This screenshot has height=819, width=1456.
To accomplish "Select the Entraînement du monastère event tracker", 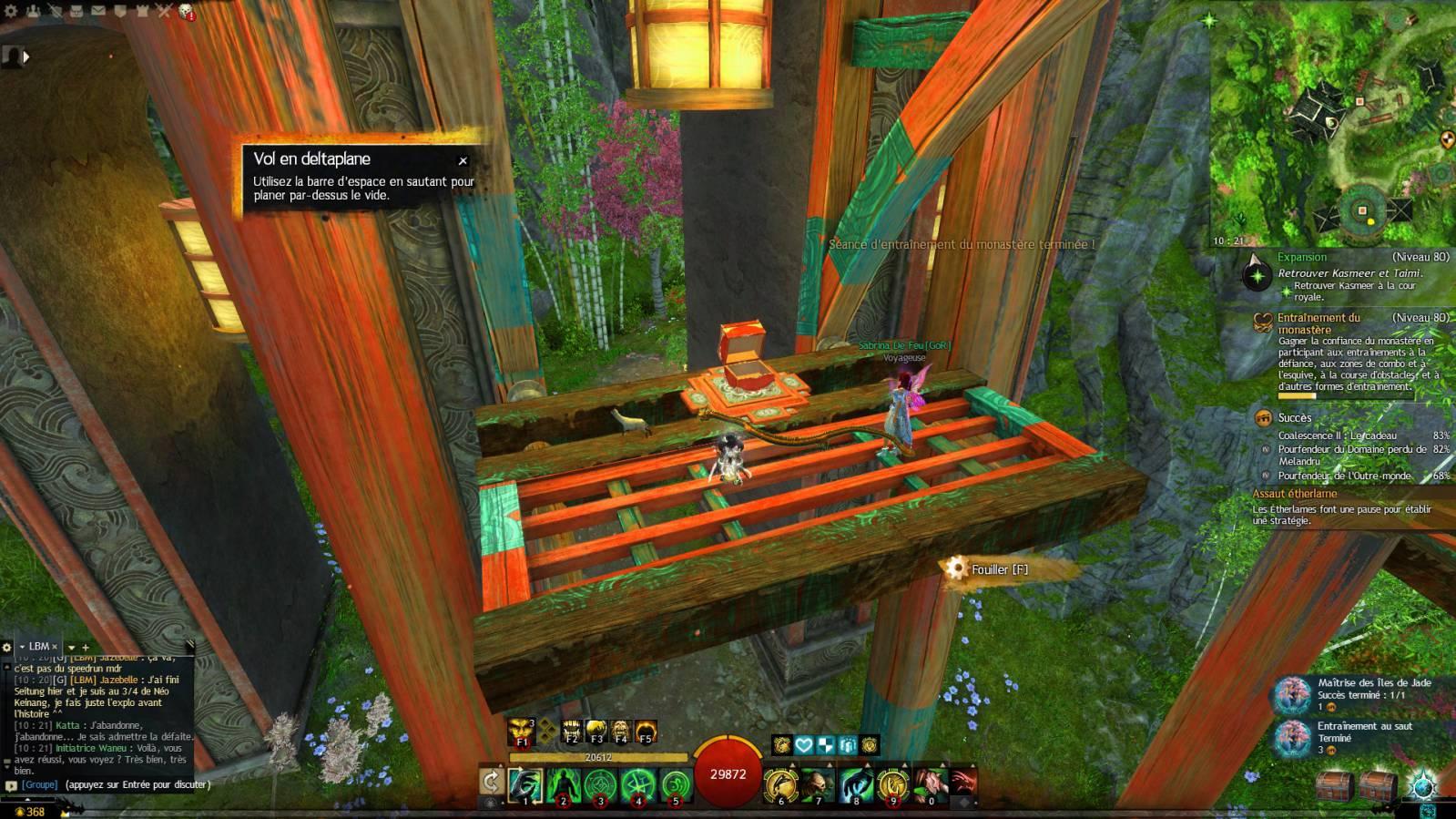I will (x=1319, y=323).
